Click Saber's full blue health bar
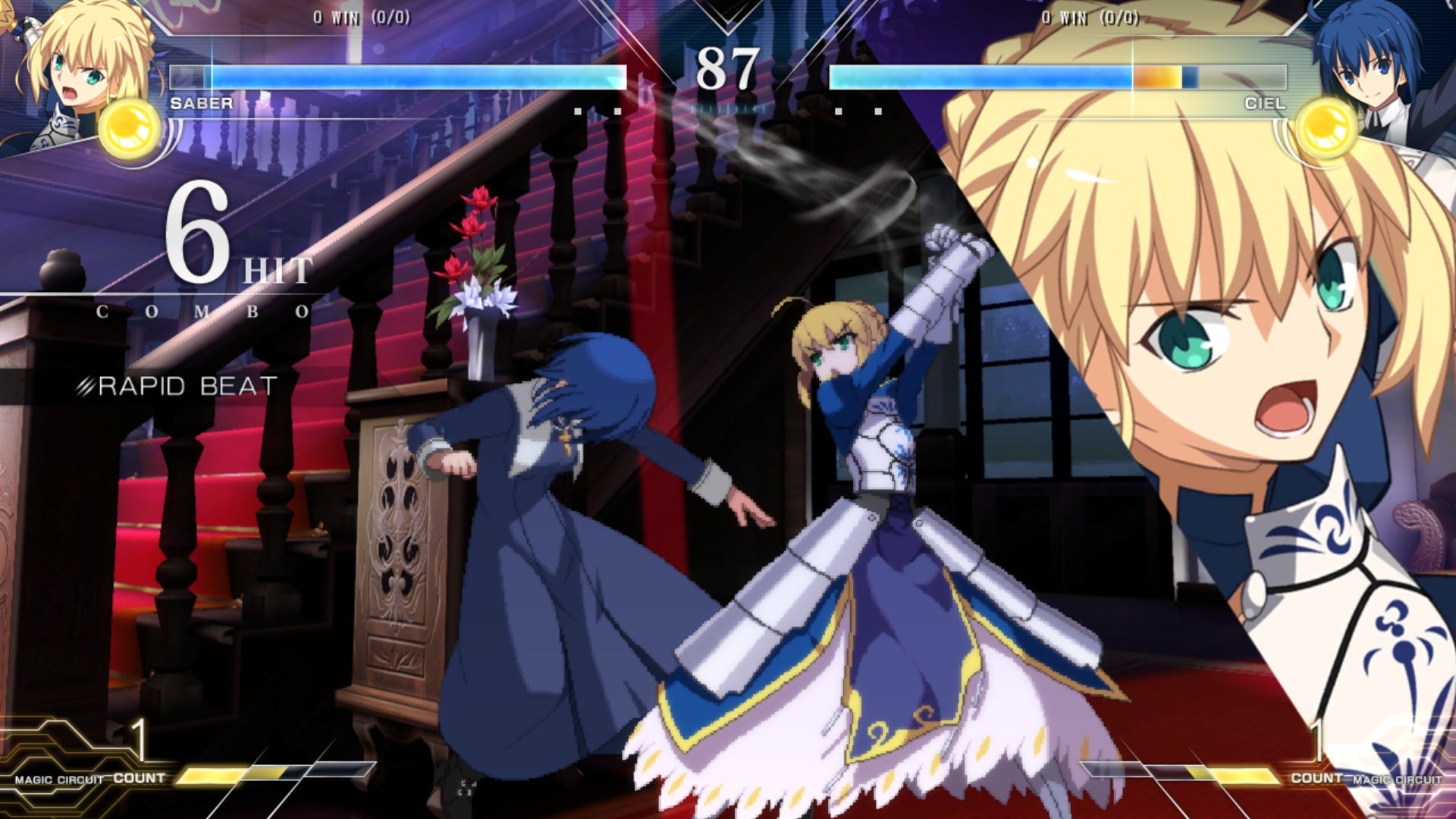Screen dimensions: 1456x819 tap(409, 74)
